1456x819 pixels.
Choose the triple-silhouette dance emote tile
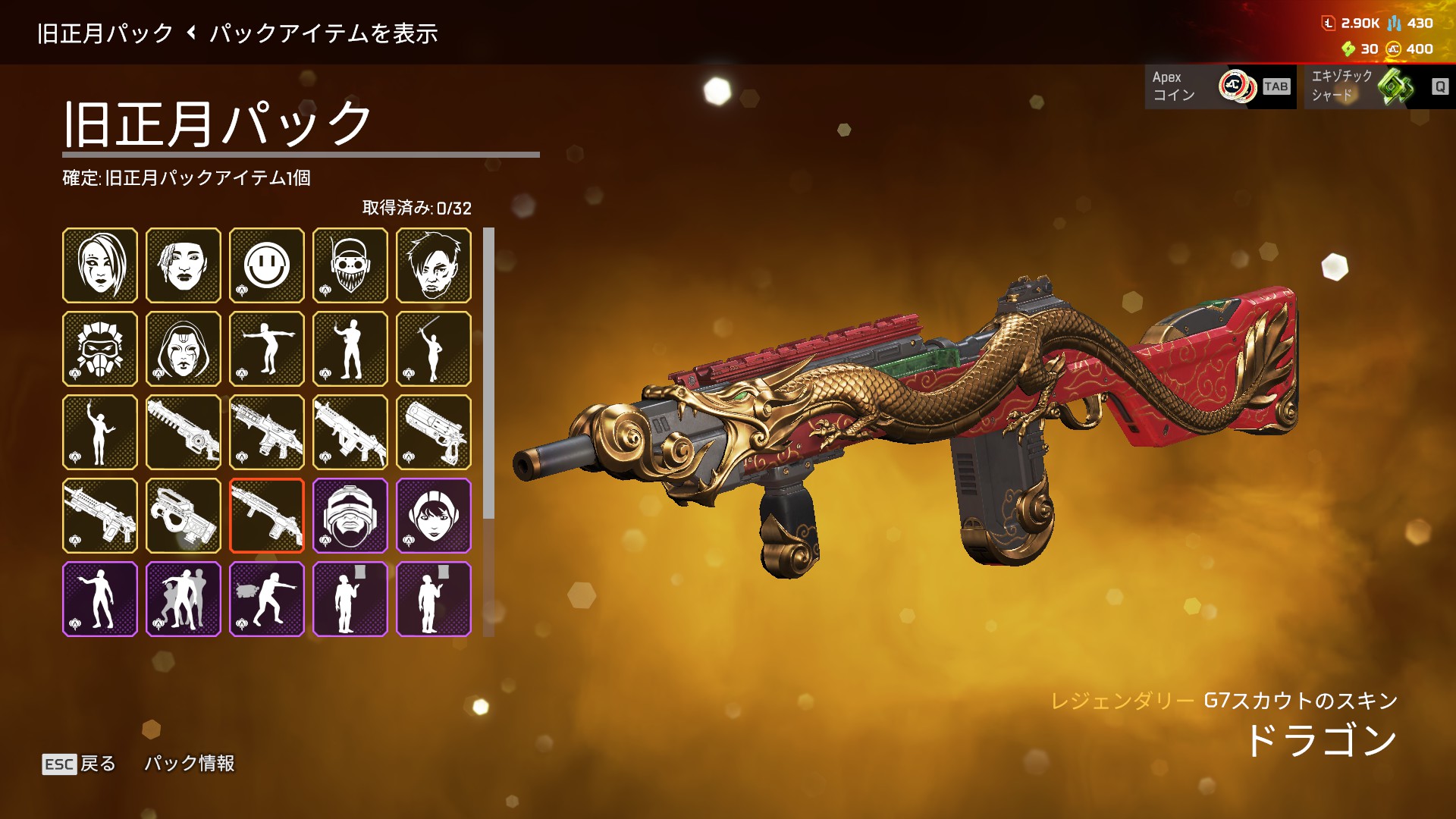pyautogui.click(x=184, y=599)
